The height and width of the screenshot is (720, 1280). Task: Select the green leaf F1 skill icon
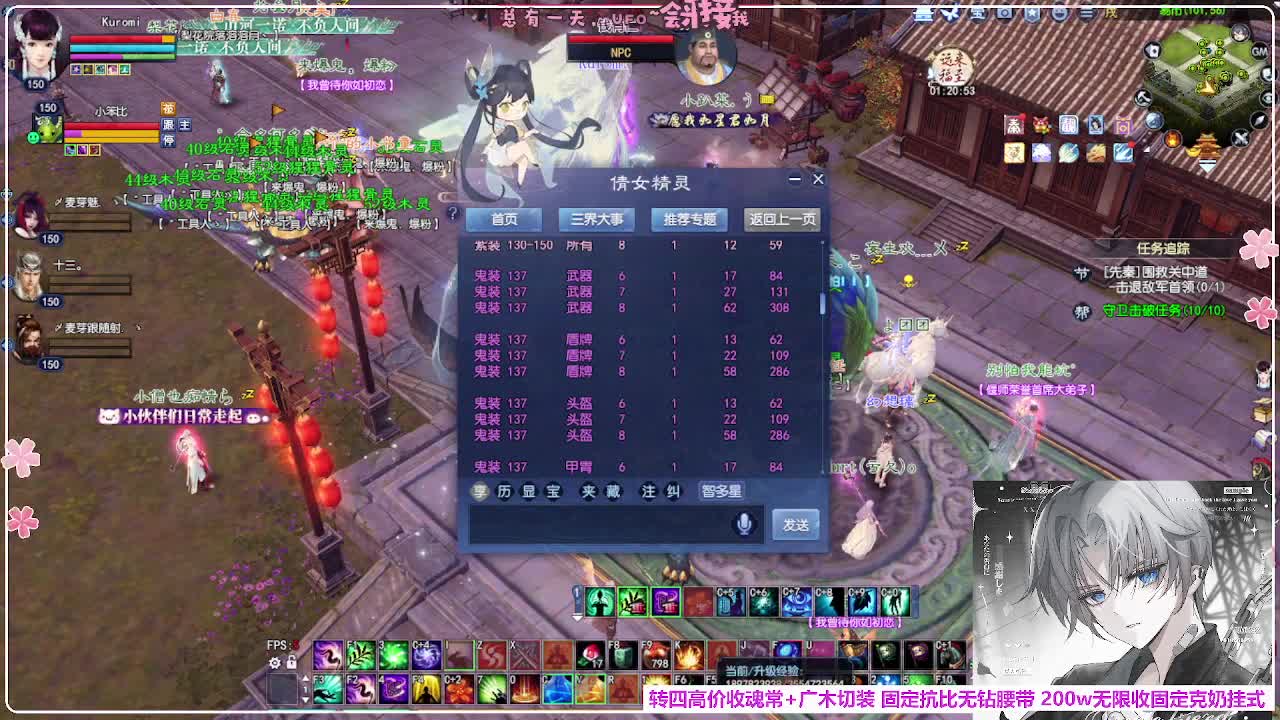[360, 654]
